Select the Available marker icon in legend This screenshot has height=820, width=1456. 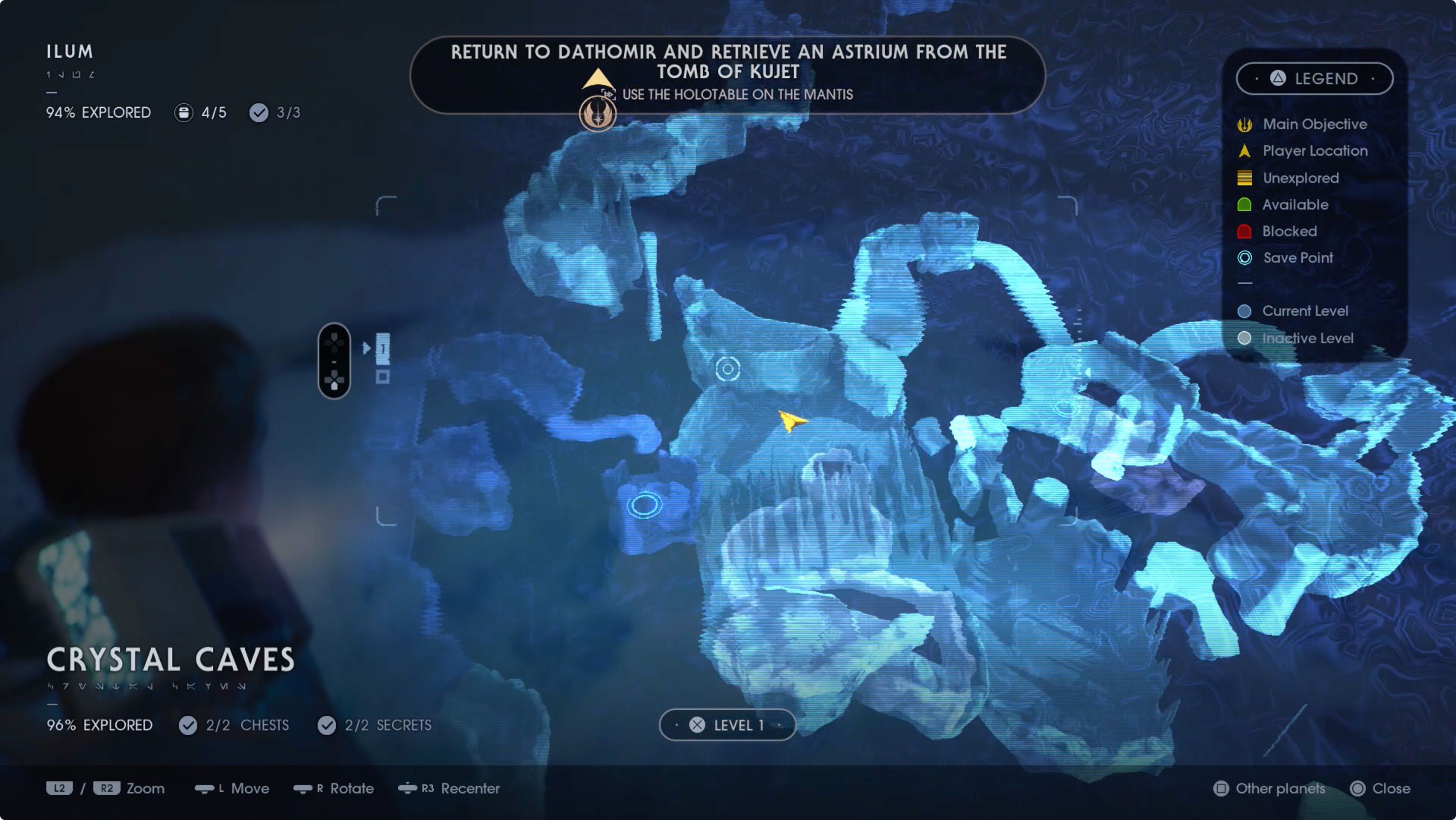(1245, 205)
